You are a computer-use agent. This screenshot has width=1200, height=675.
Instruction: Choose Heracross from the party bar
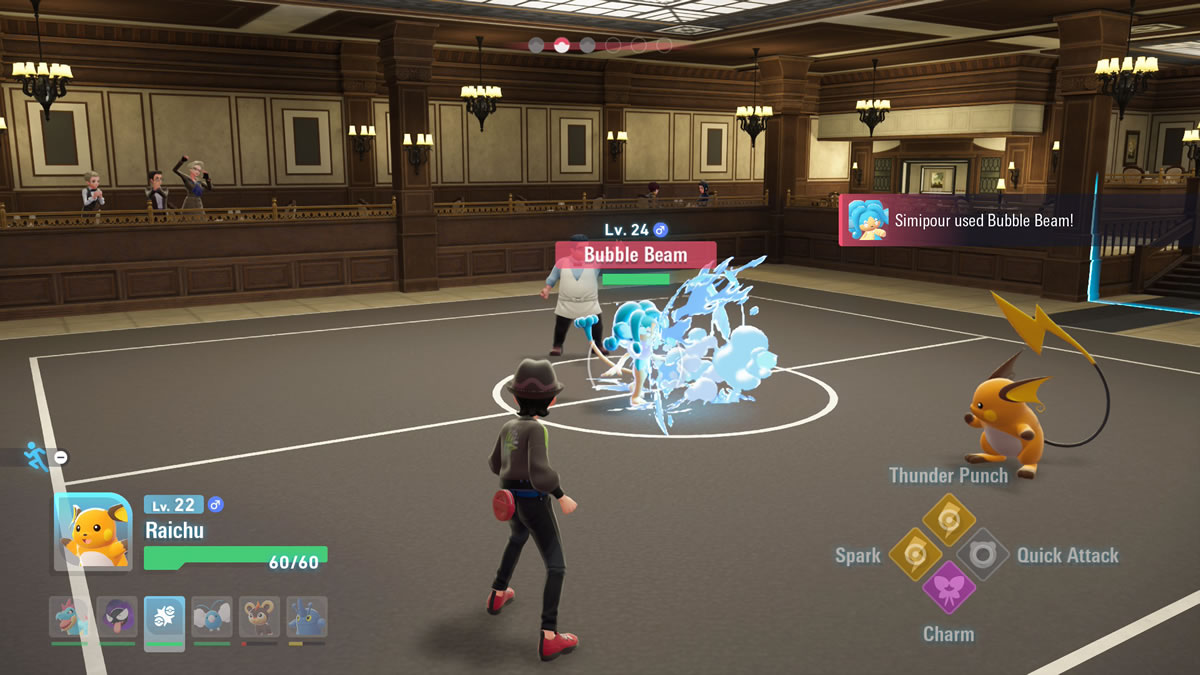click(x=307, y=618)
